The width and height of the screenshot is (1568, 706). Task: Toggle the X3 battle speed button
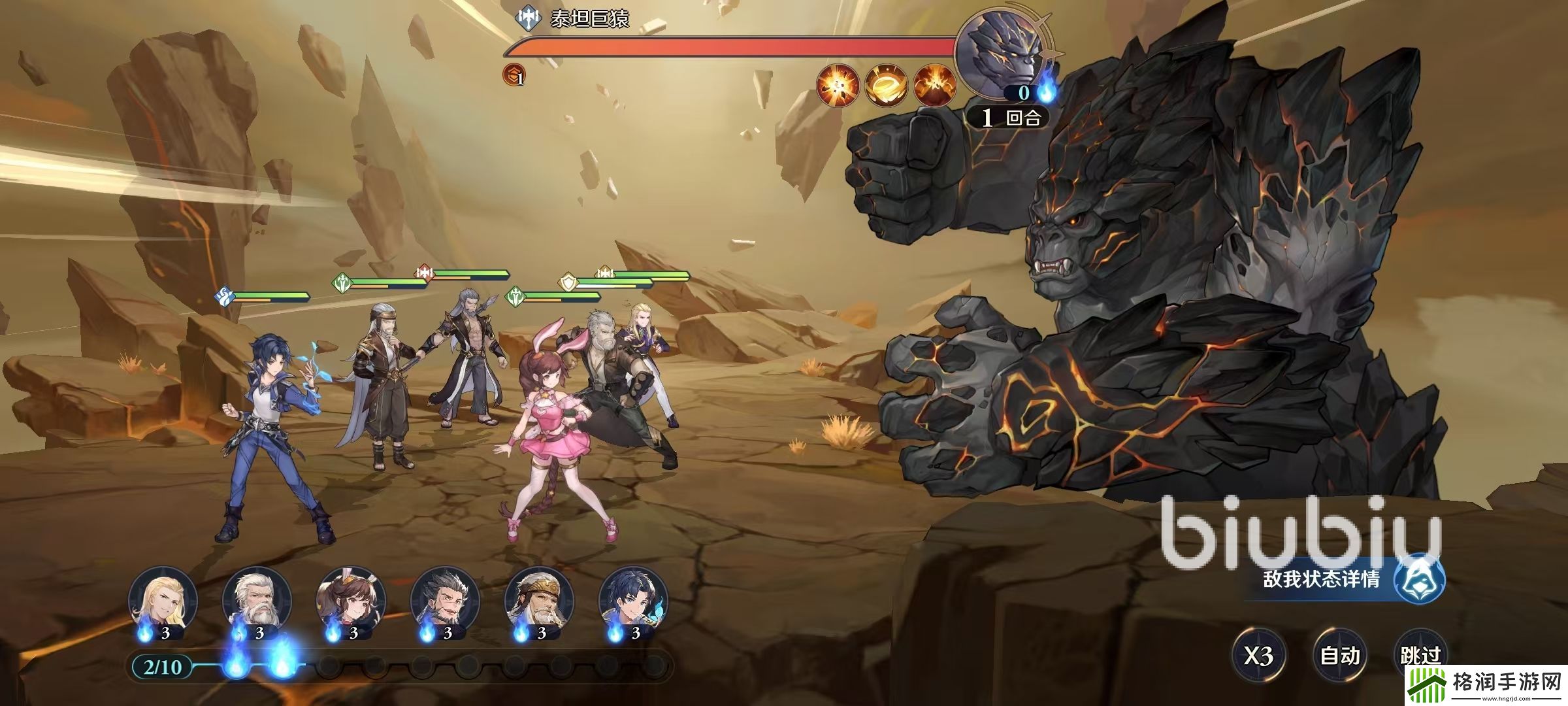click(x=1258, y=654)
